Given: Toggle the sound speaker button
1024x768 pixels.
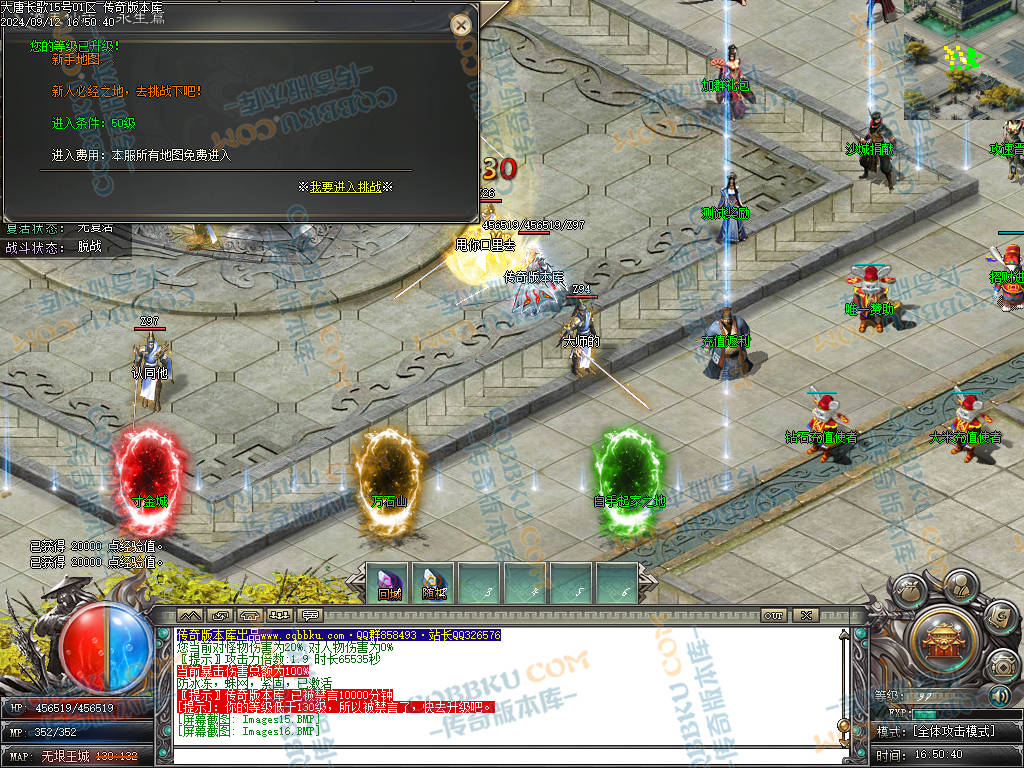Looking at the screenshot, I should tap(999, 695).
